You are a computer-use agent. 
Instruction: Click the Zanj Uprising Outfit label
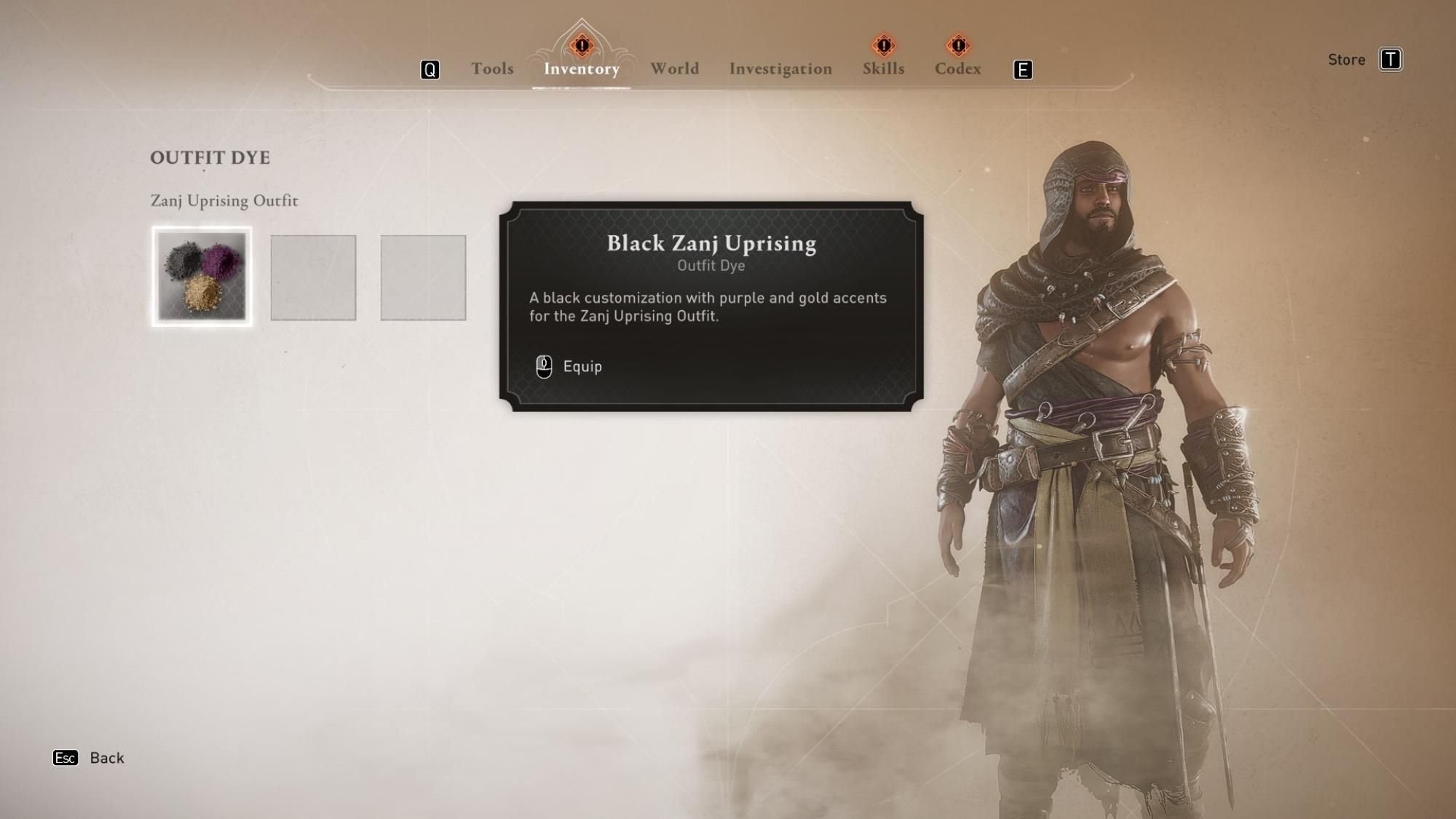coord(224,201)
